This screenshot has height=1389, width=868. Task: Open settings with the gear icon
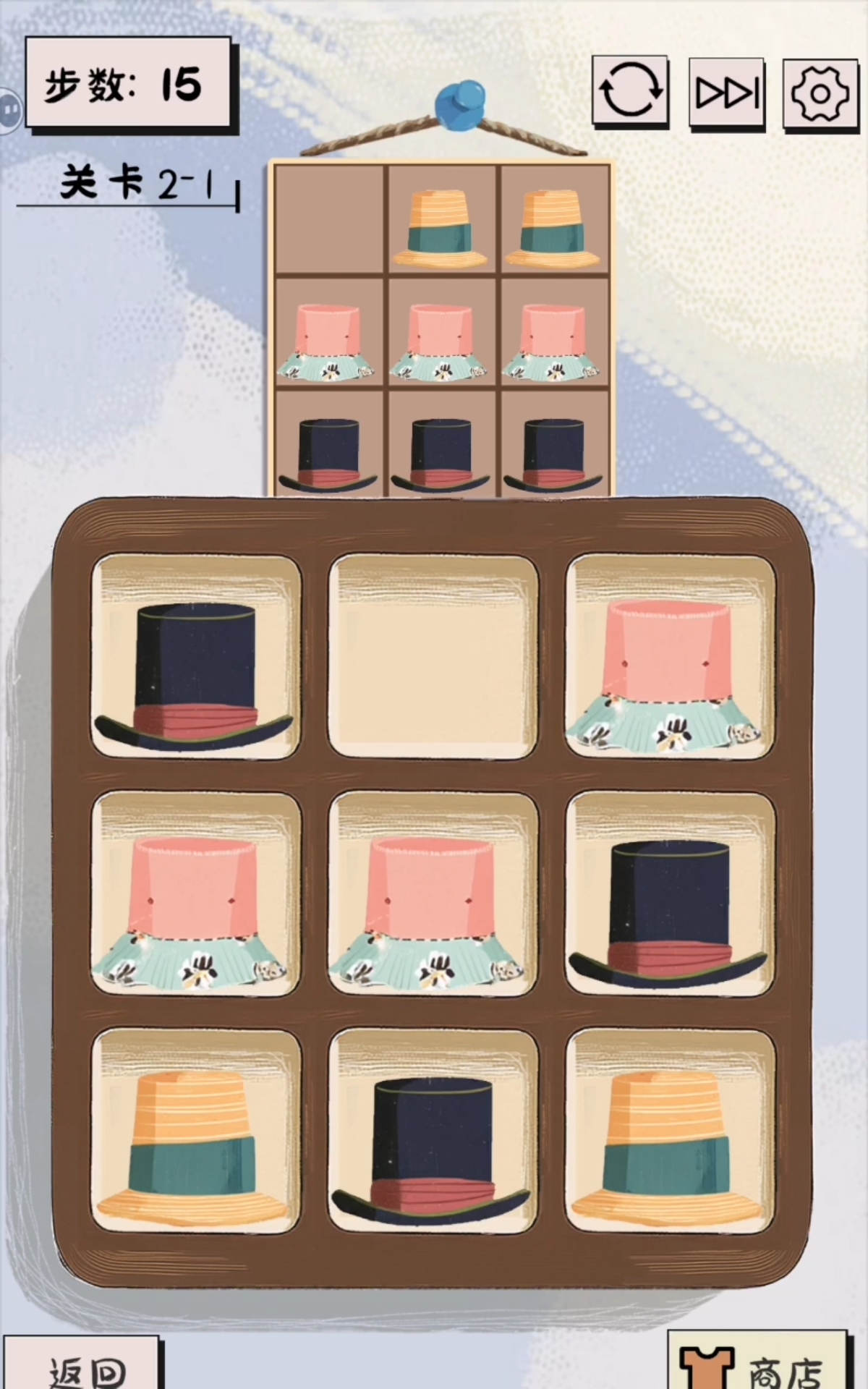pyautogui.click(x=820, y=93)
